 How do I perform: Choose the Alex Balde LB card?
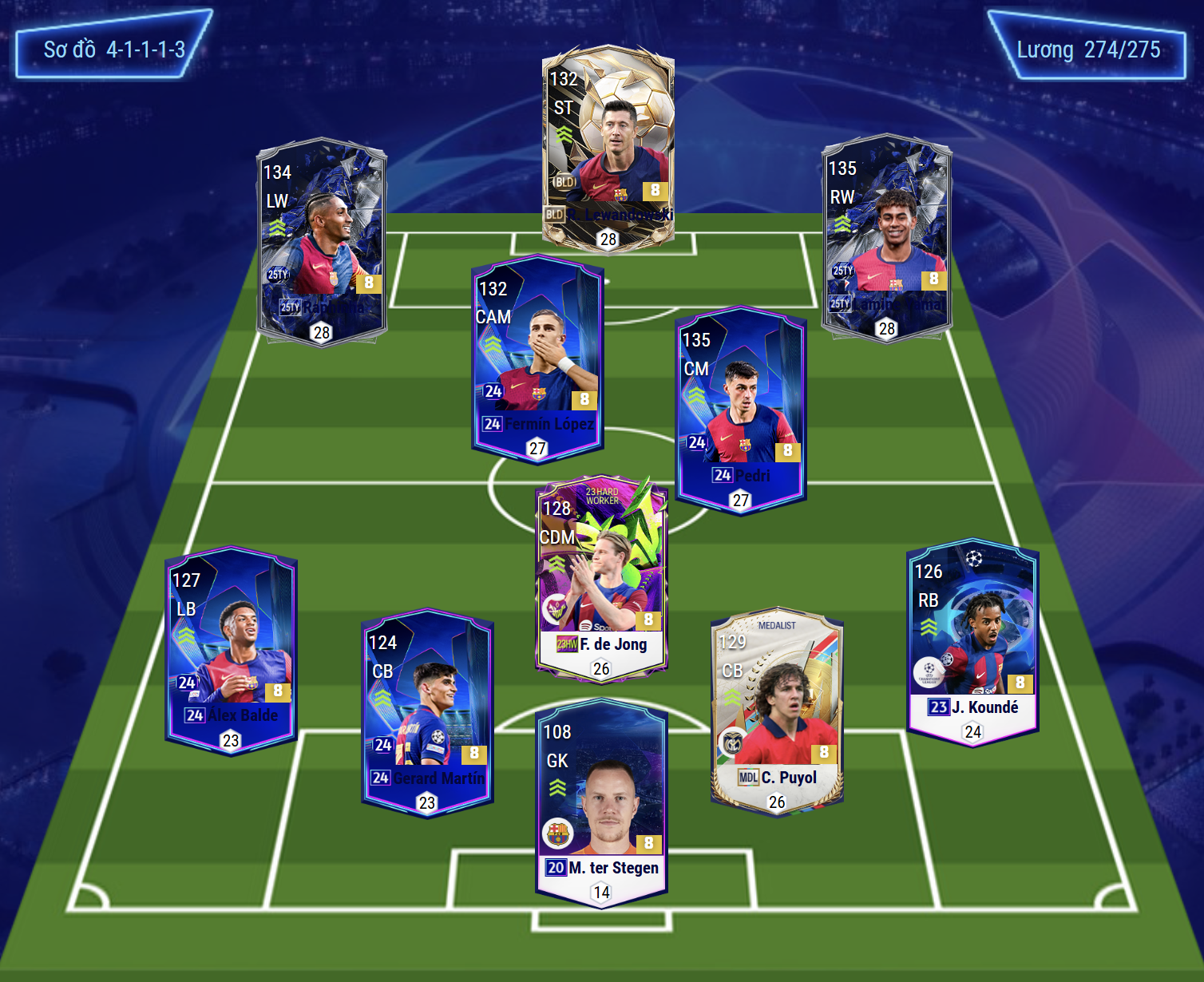[x=231, y=651]
